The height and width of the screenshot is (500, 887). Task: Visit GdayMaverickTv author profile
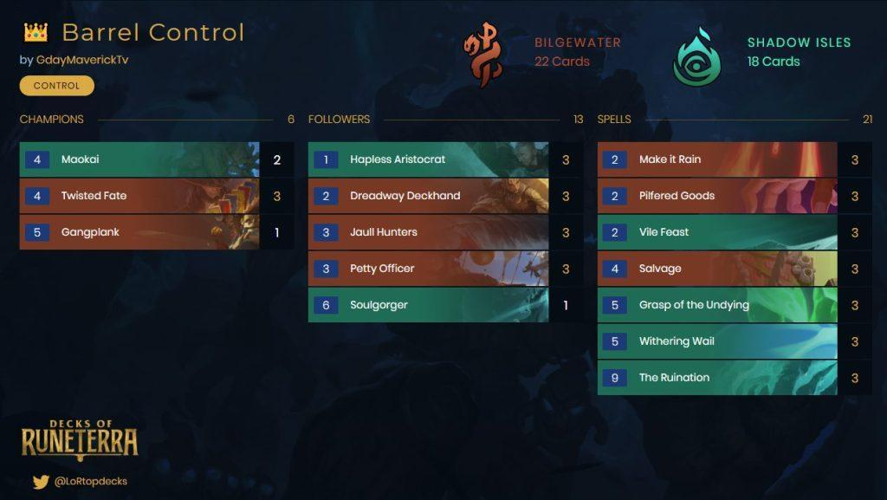(82, 60)
